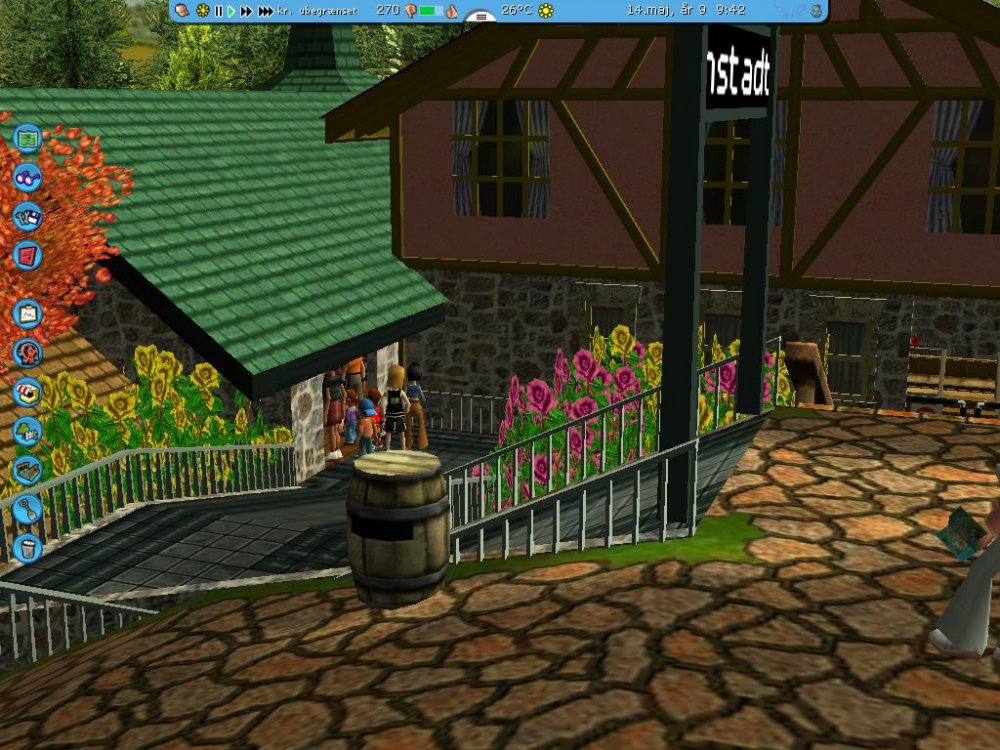Open the striped awning shops and stalls menu

pyautogui.click(x=27, y=392)
